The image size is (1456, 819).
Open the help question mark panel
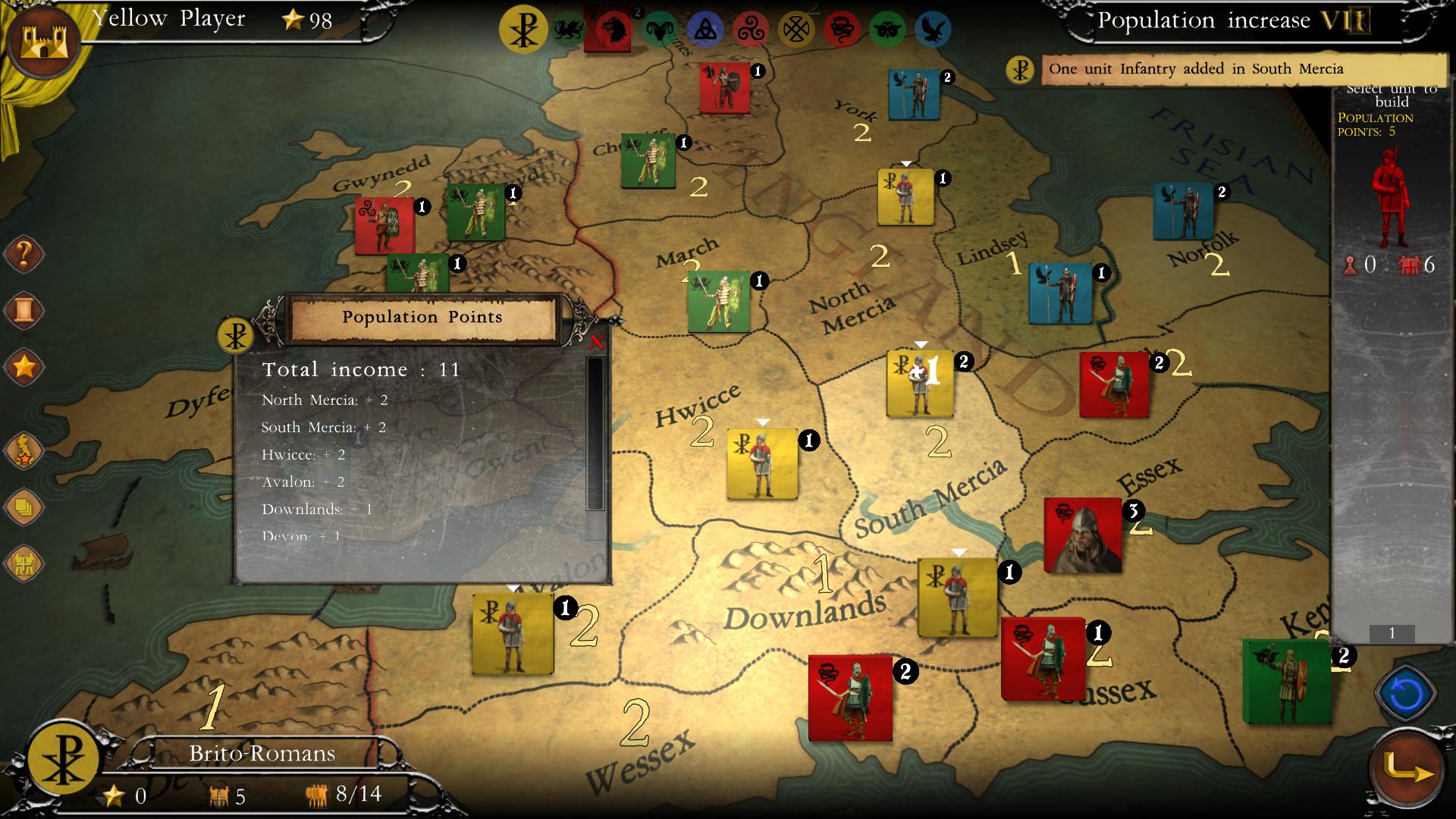23,256
